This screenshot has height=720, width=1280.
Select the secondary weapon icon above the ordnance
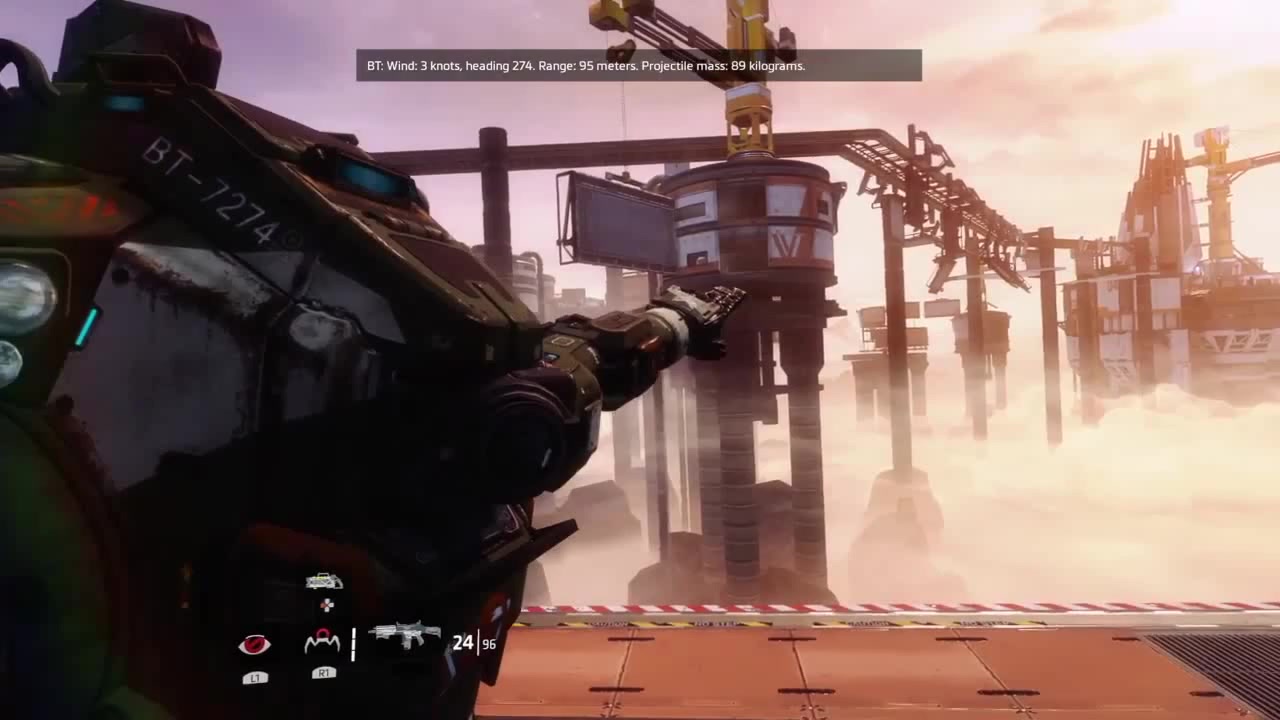(323, 581)
